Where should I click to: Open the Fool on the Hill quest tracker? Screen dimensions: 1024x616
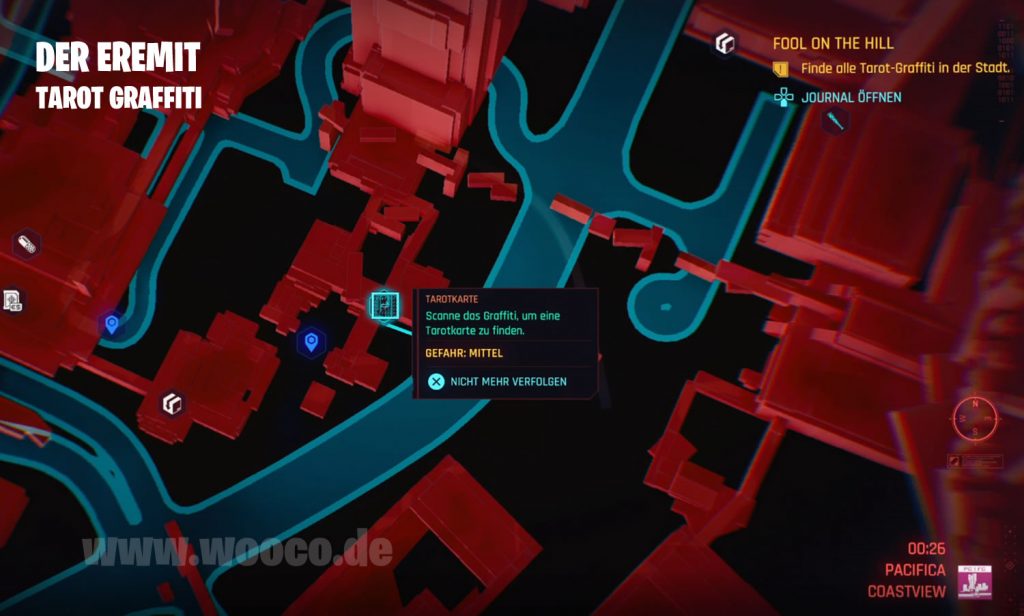click(x=832, y=44)
